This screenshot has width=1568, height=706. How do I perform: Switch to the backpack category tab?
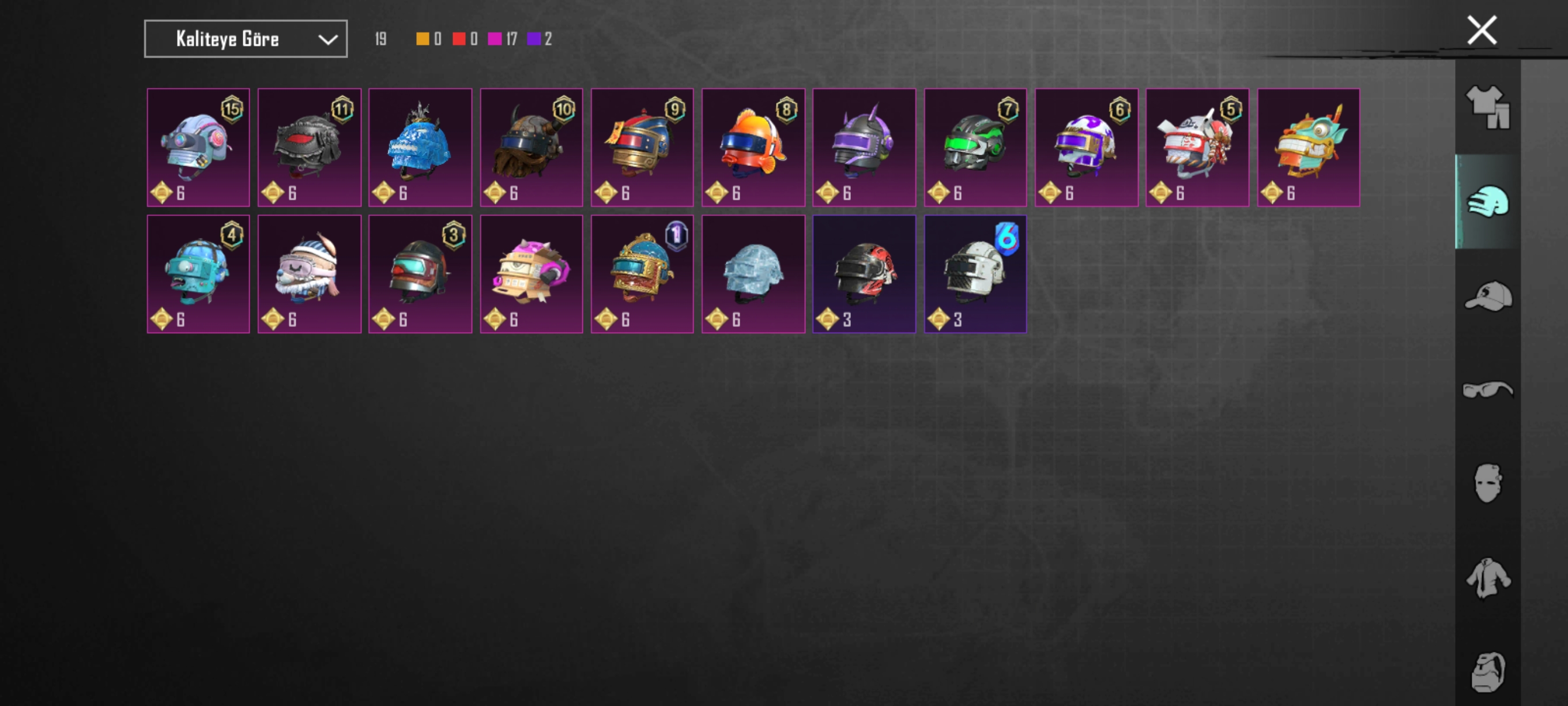[x=1487, y=672]
